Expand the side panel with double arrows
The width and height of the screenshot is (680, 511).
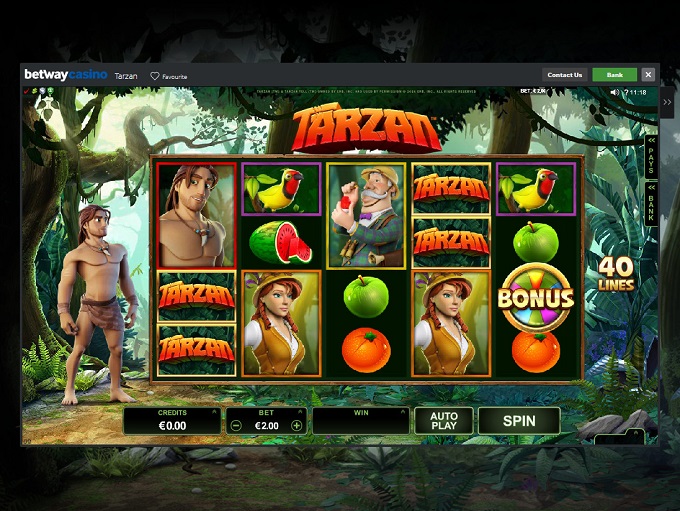click(x=667, y=102)
